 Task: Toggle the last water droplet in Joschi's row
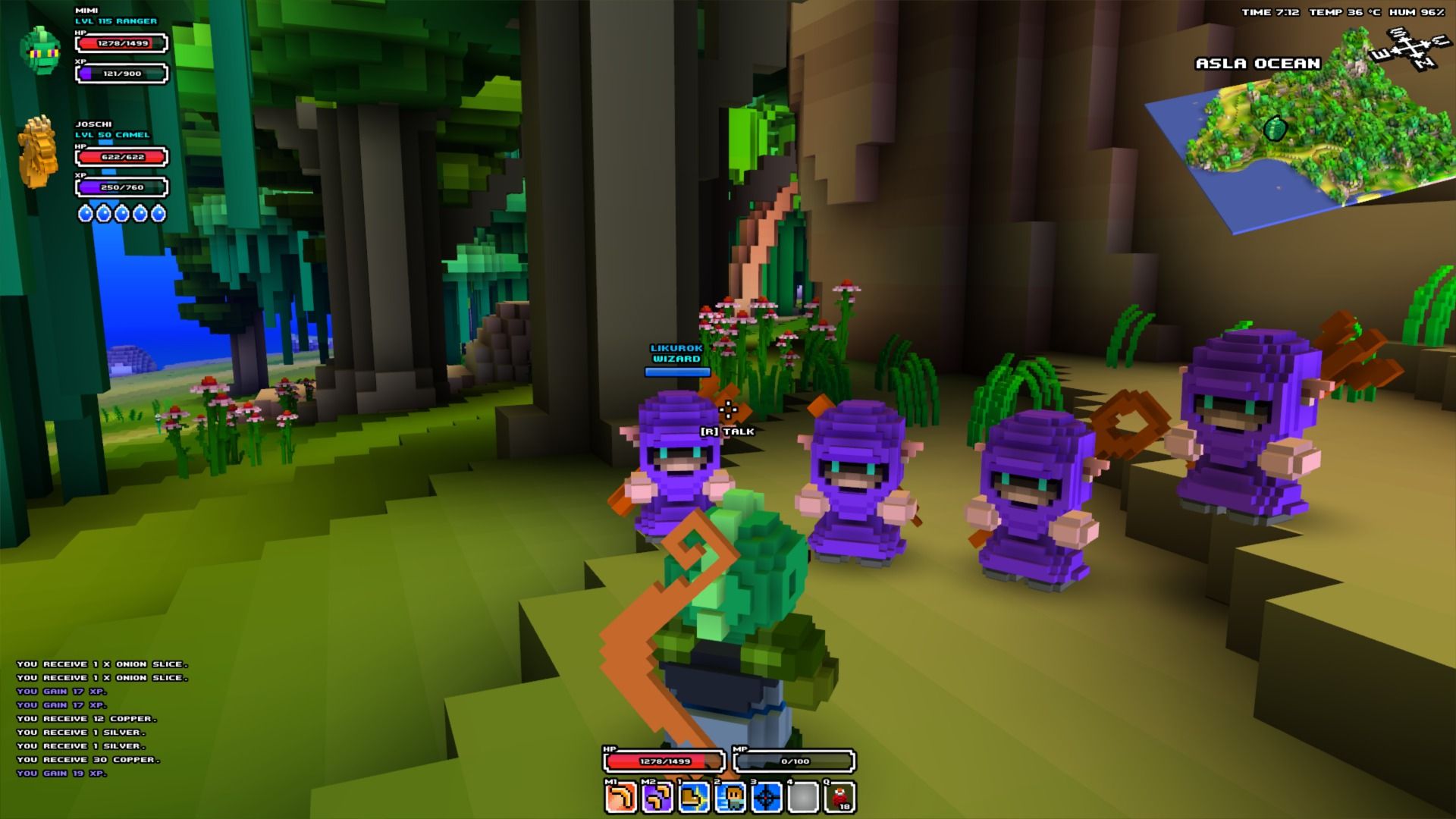pos(156,215)
